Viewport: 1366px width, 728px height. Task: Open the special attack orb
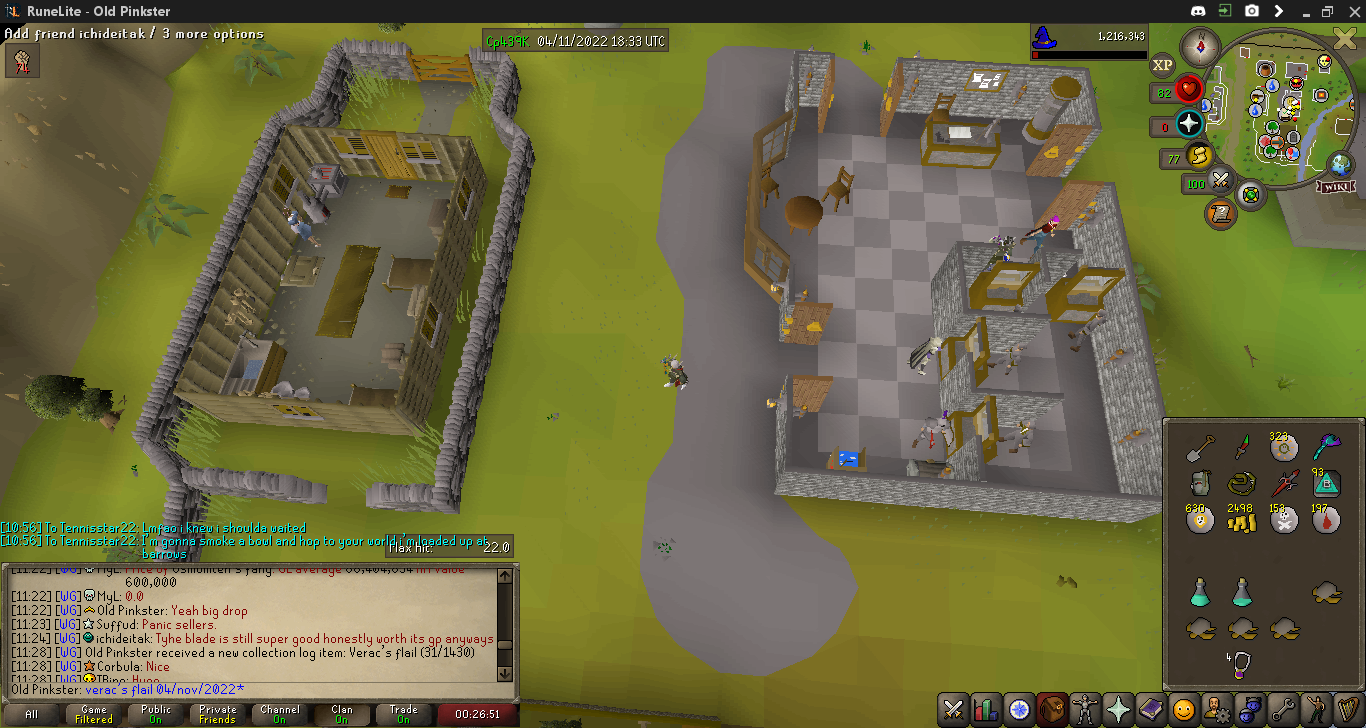pos(1220,181)
